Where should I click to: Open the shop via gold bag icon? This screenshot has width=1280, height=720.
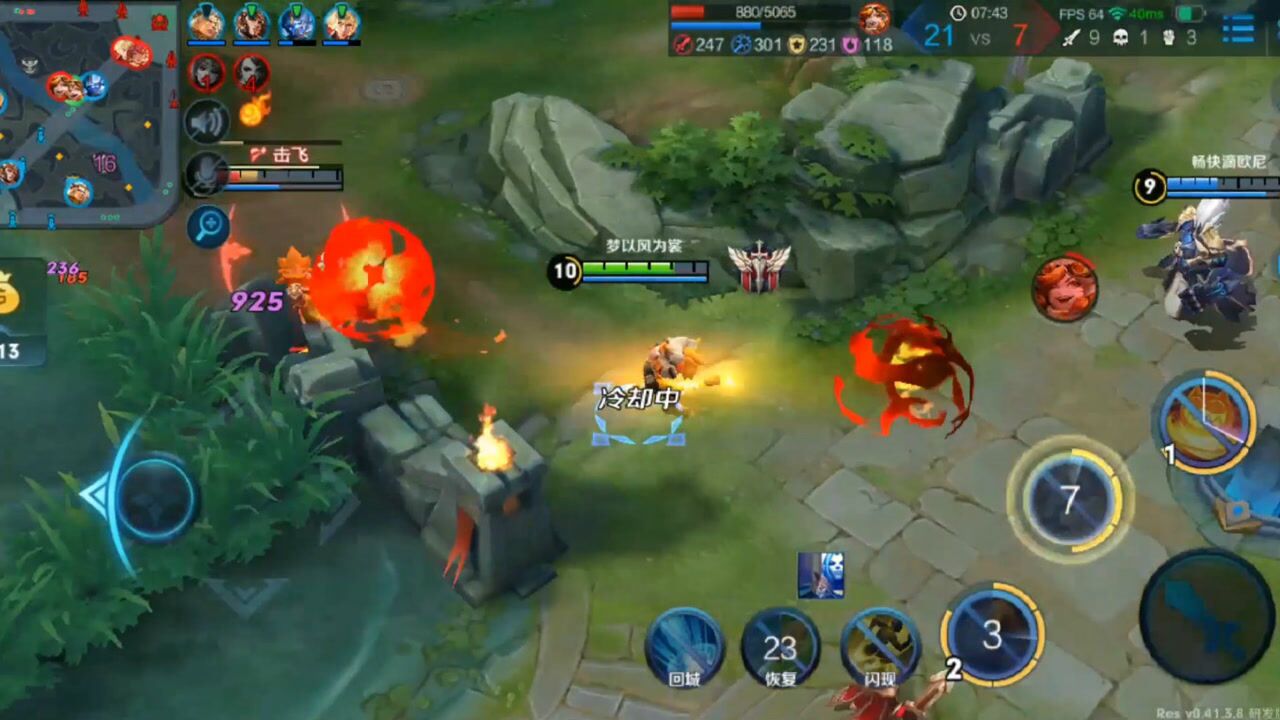pyautogui.click(x=12, y=295)
